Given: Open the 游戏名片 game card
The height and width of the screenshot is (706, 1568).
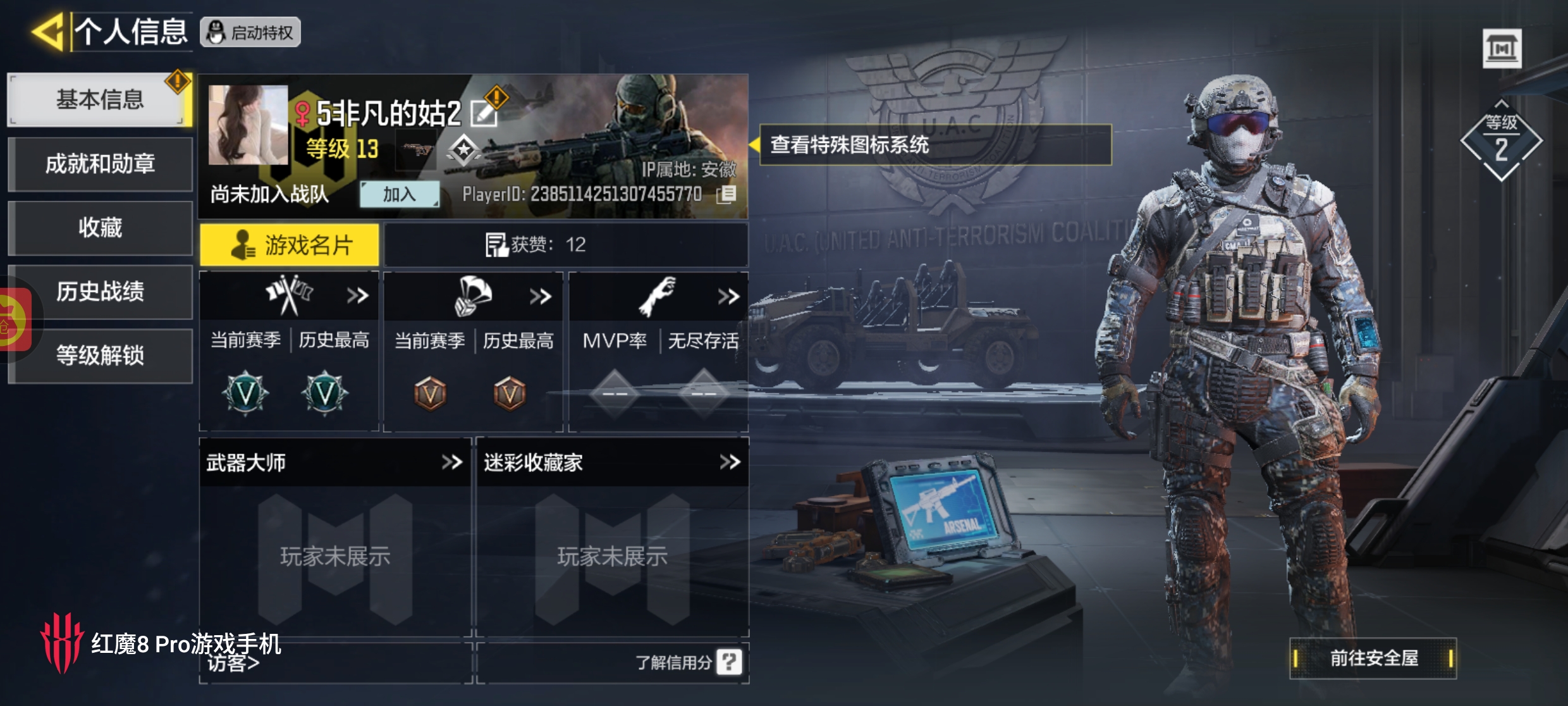Looking at the screenshot, I should click(x=290, y=245).
